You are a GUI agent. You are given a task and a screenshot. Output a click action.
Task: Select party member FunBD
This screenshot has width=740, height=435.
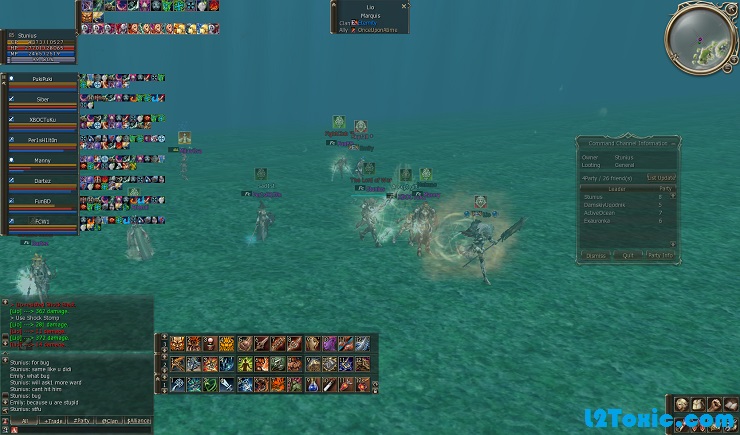coord(42,201)
